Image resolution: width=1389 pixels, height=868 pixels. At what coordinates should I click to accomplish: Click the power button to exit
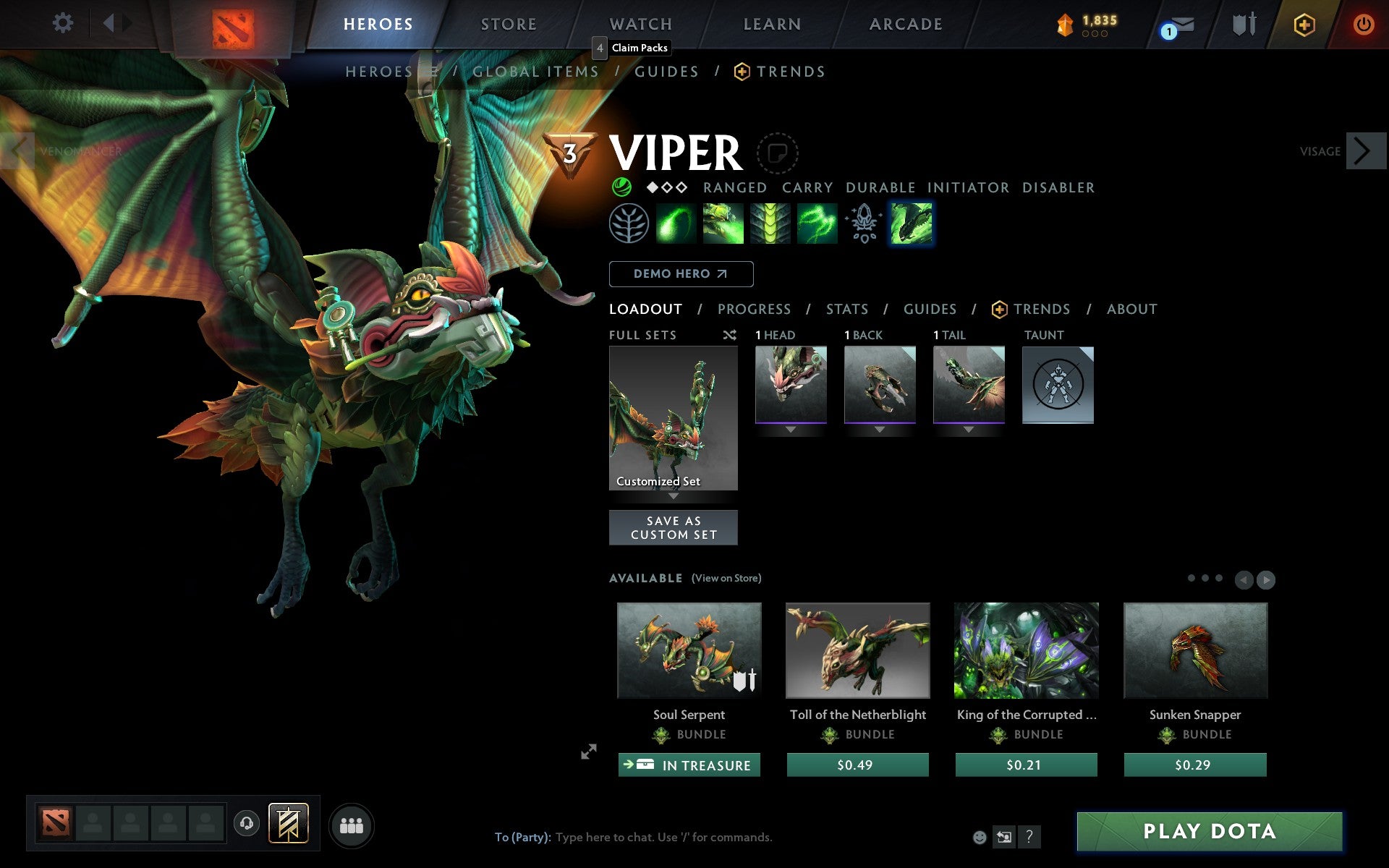point(1367,24)
